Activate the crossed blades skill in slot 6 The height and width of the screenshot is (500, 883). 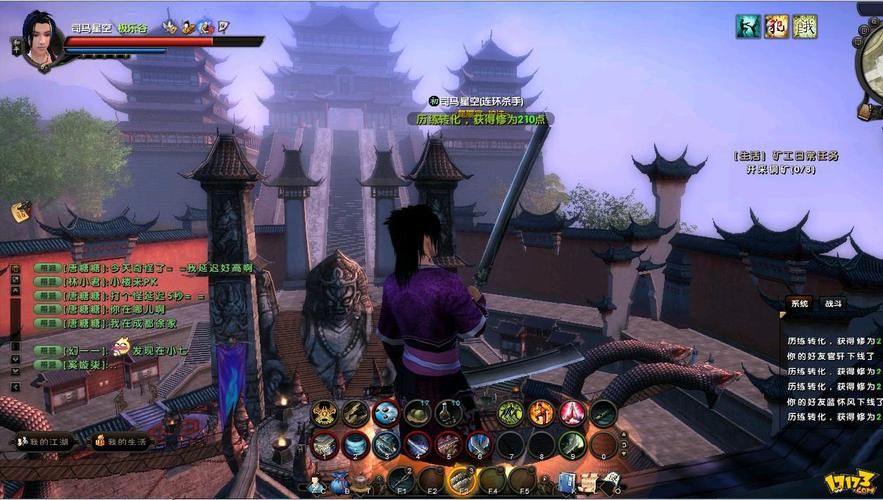[x=479, y=445]
